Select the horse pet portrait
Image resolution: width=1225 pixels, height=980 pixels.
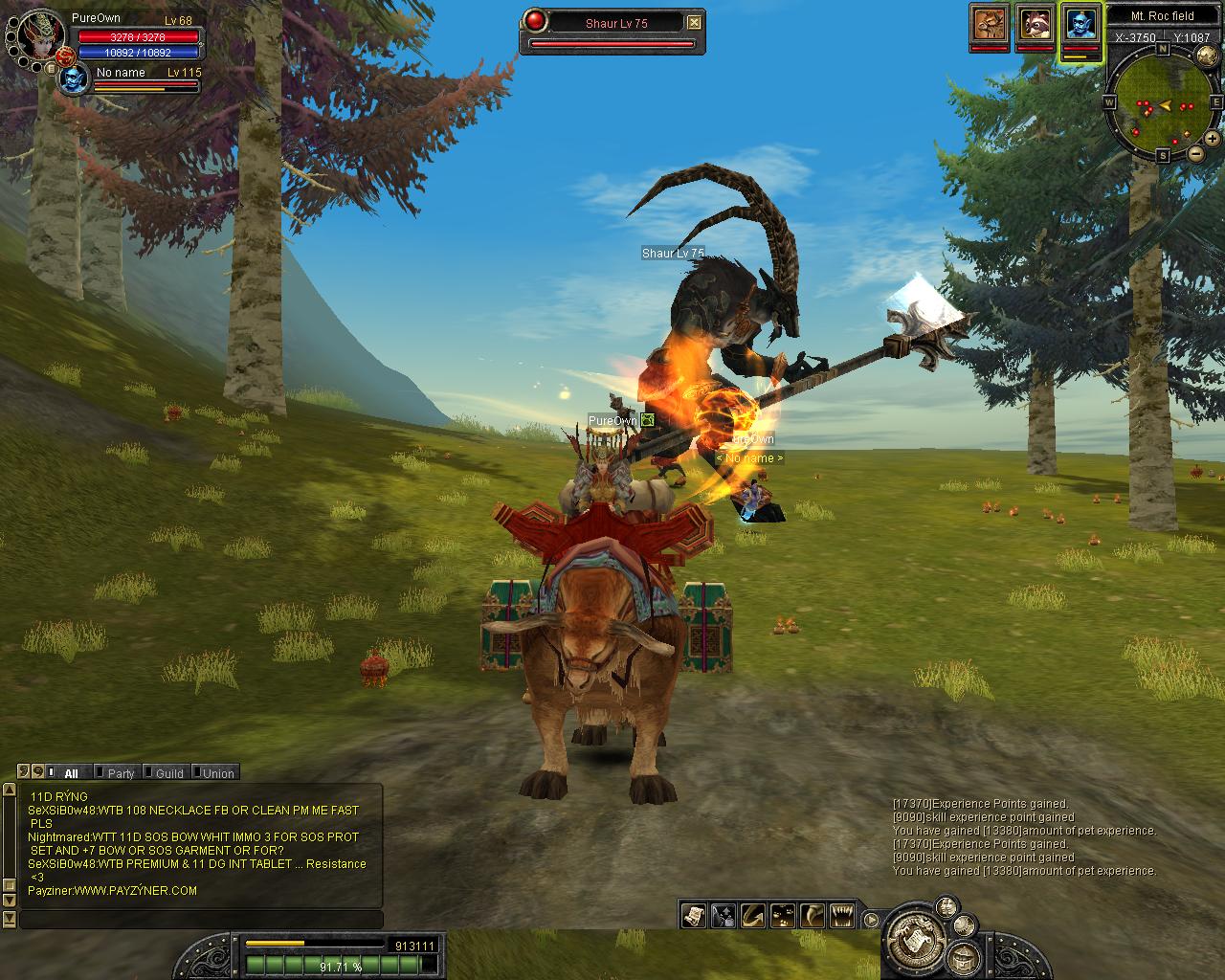point(990,23)
